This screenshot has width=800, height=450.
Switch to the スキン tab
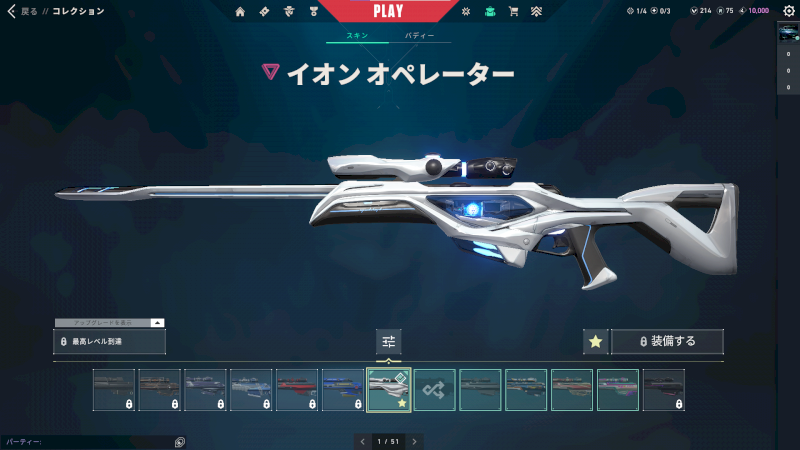tap(357, 35)
